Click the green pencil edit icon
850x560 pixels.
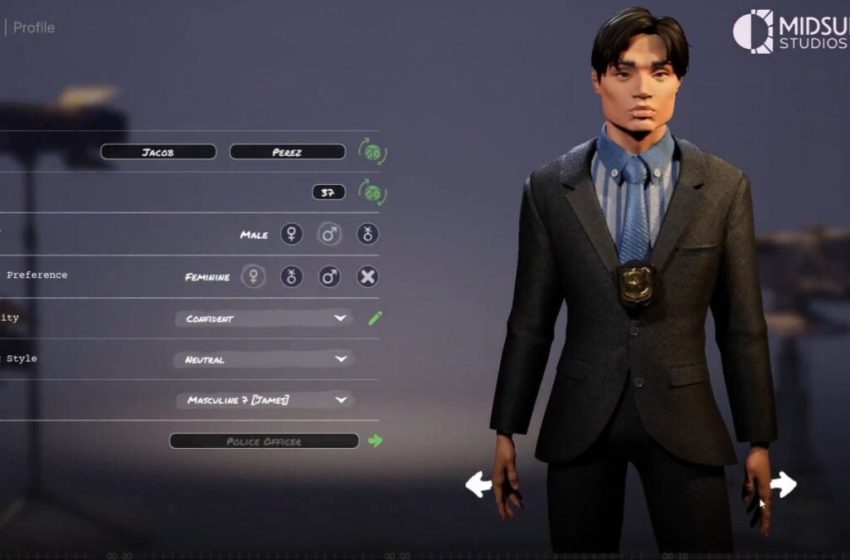(375, 319)
